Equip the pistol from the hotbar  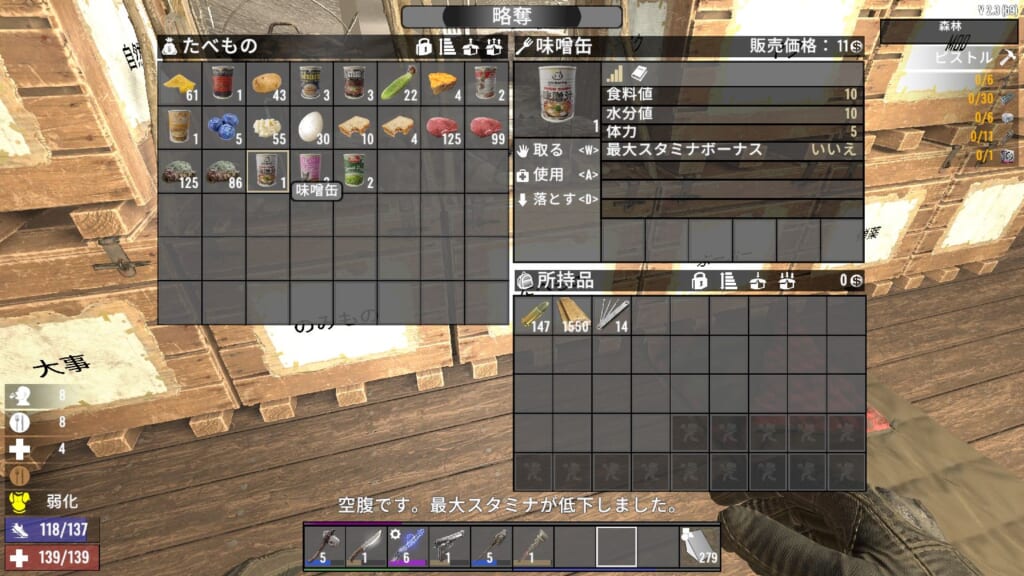[x=449, y=547]
